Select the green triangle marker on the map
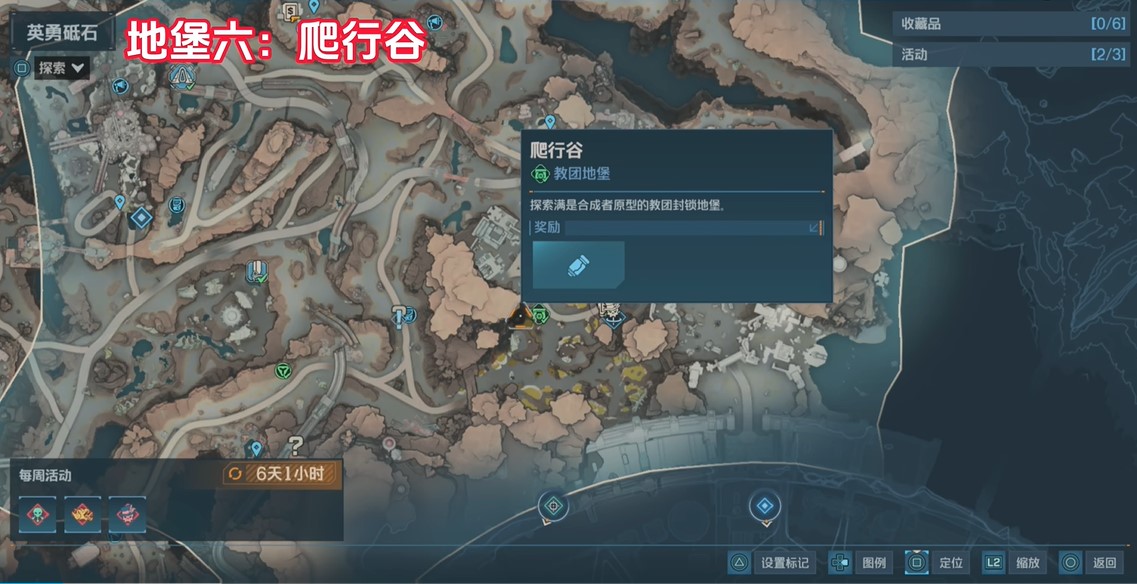Screen dimensions: 1137x584 point(284,371)
